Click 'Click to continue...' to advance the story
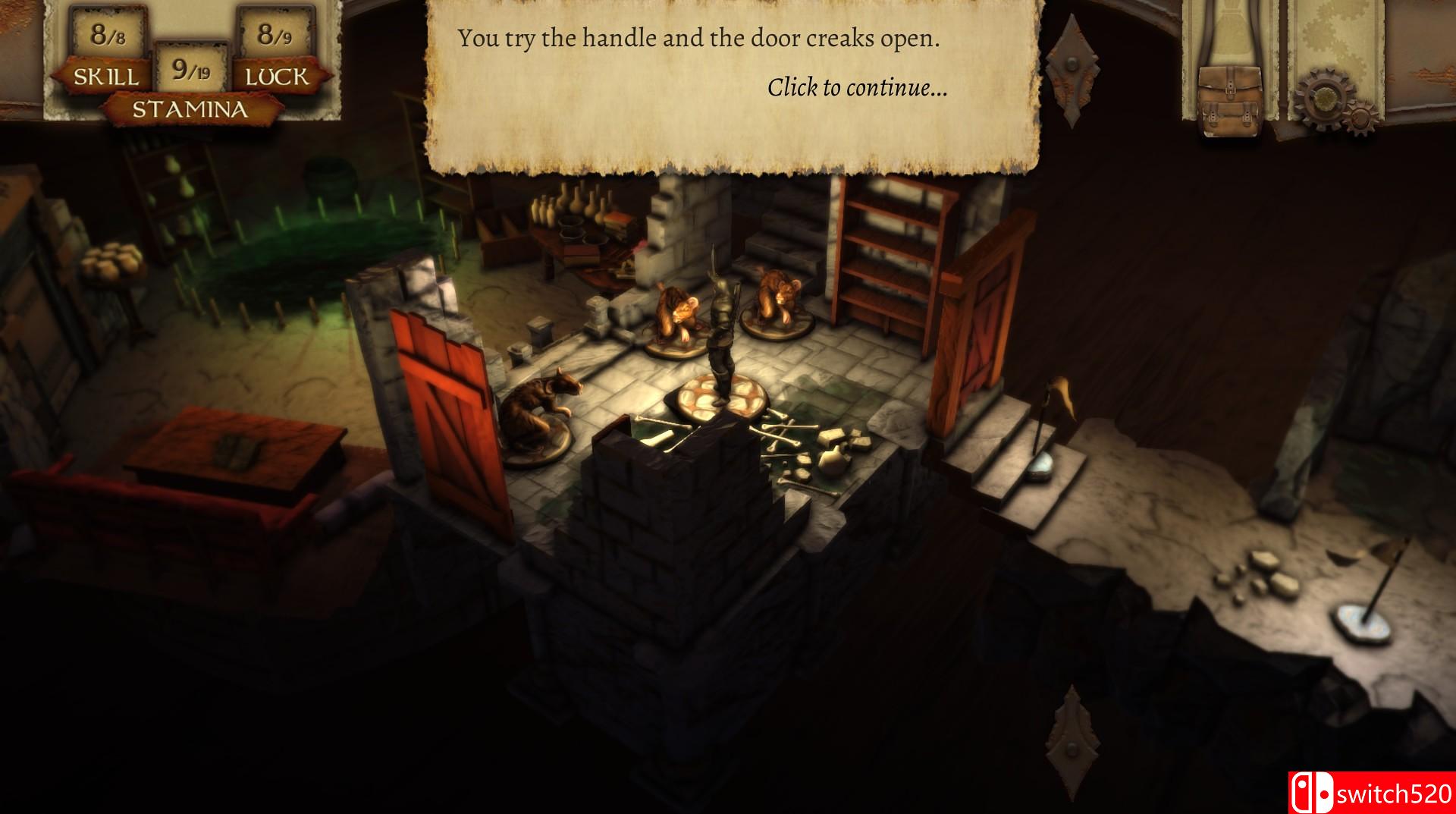Viewport: 1456px width, 814px height. [855, 89]
